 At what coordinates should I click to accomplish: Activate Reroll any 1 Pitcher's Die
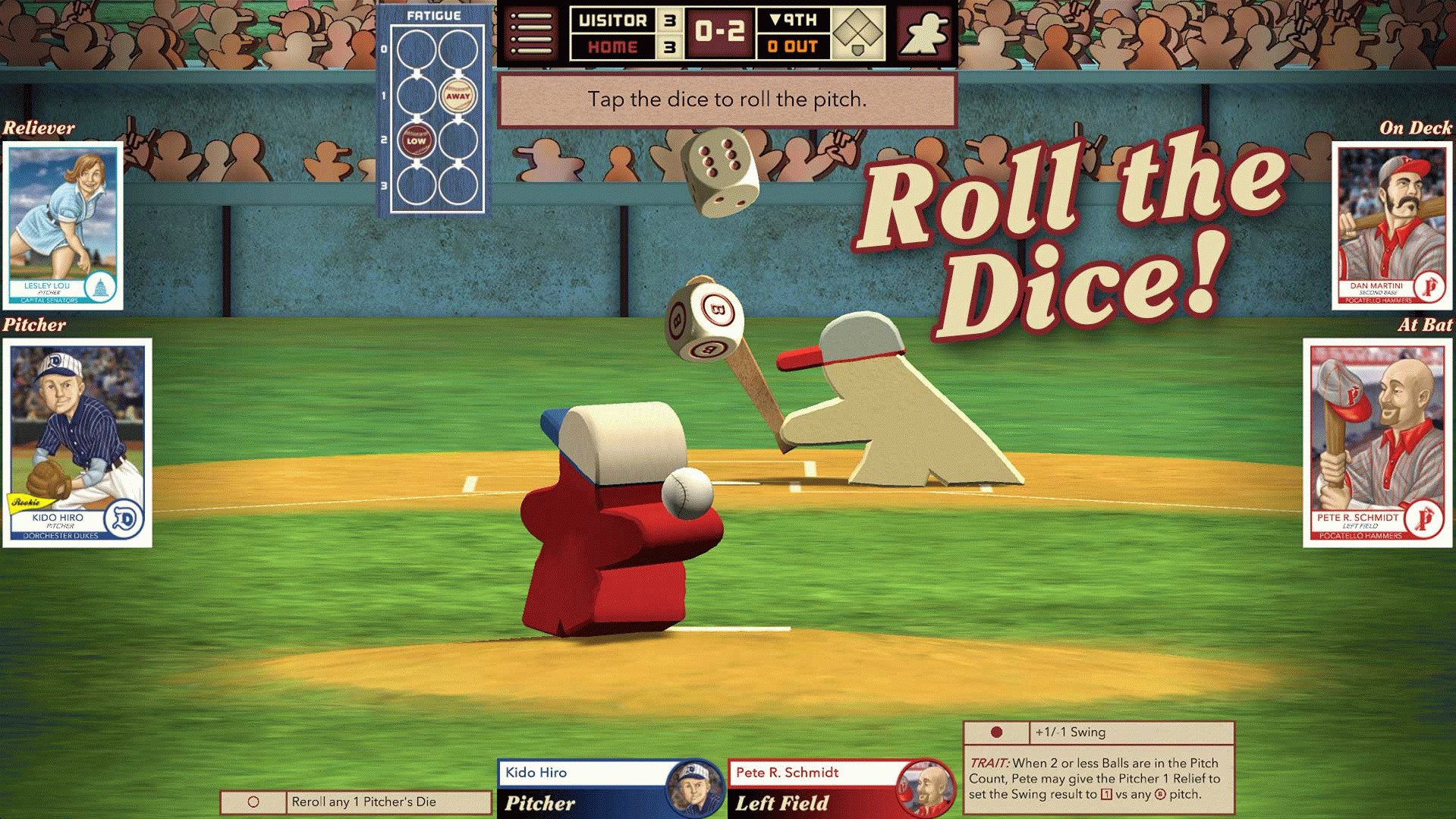(356, 802)
